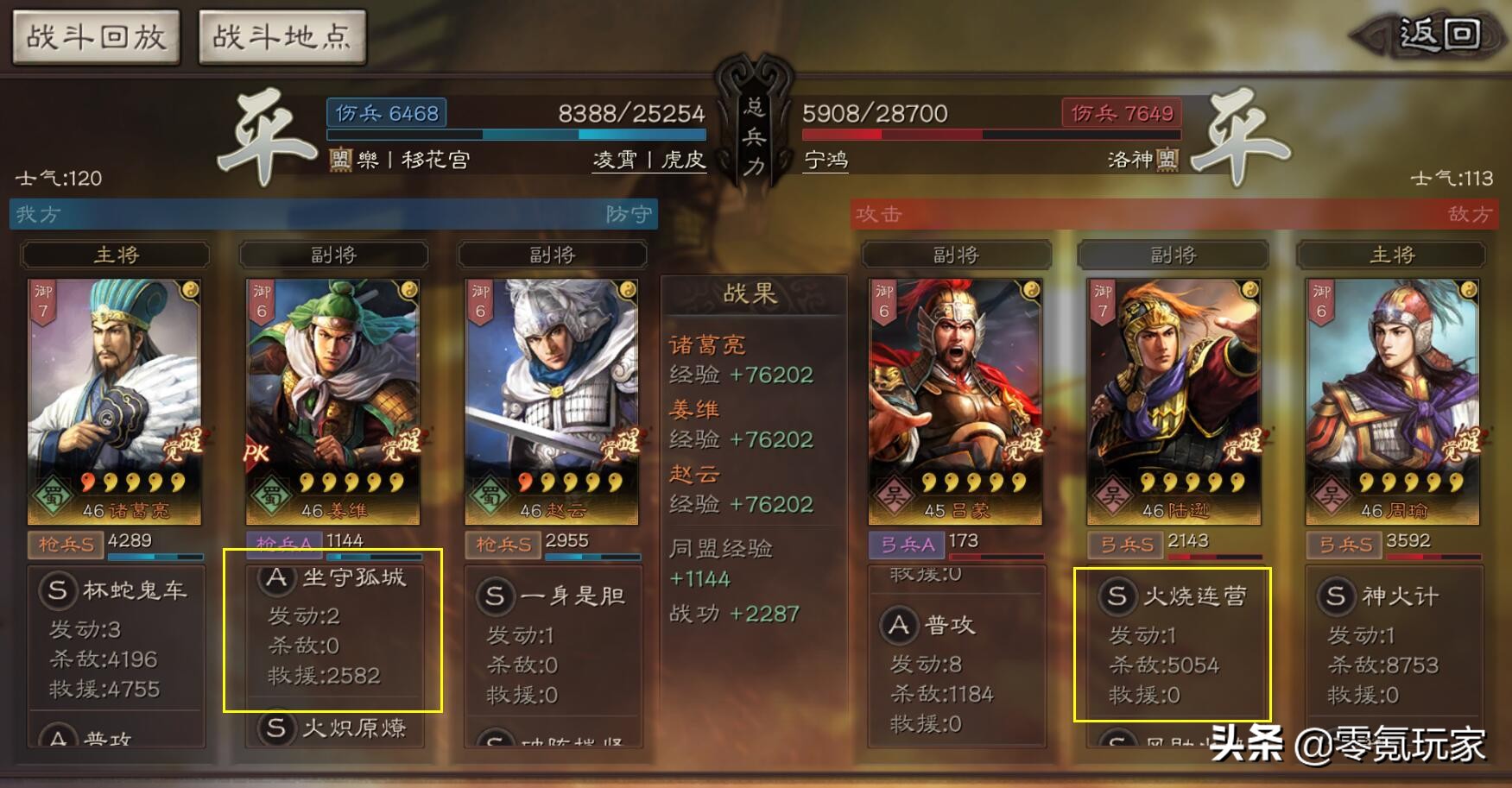Select 吕蒙's 普攻 A skill icon

pos(900,626)
